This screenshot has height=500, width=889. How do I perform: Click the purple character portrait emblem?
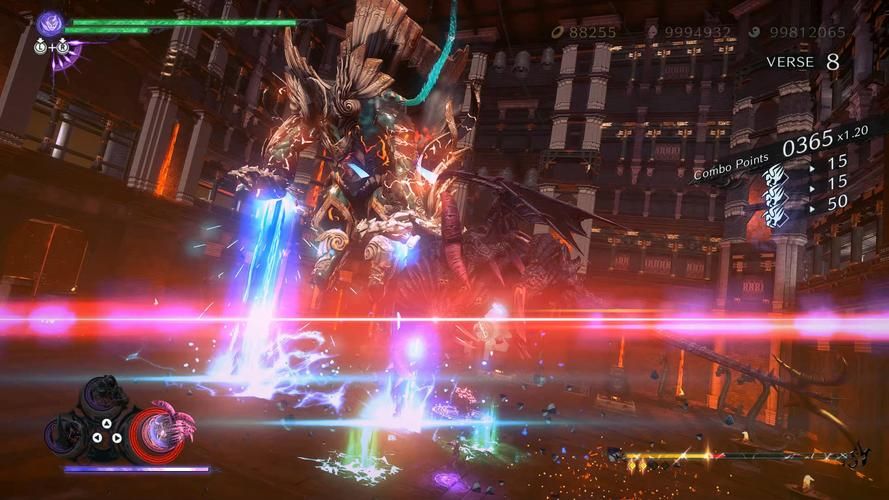[49, 23]
